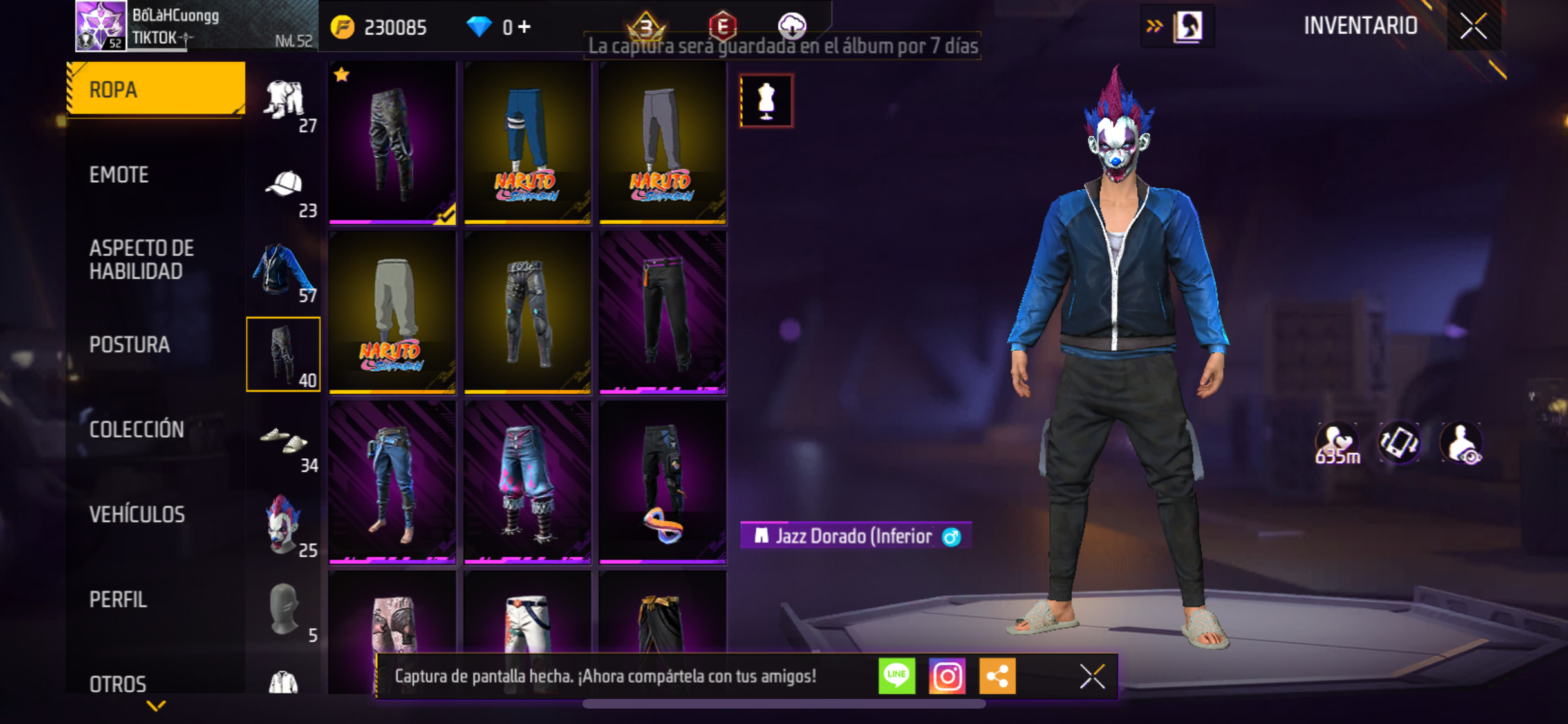Click the mannequin outfit preview button

pos(766,101)
